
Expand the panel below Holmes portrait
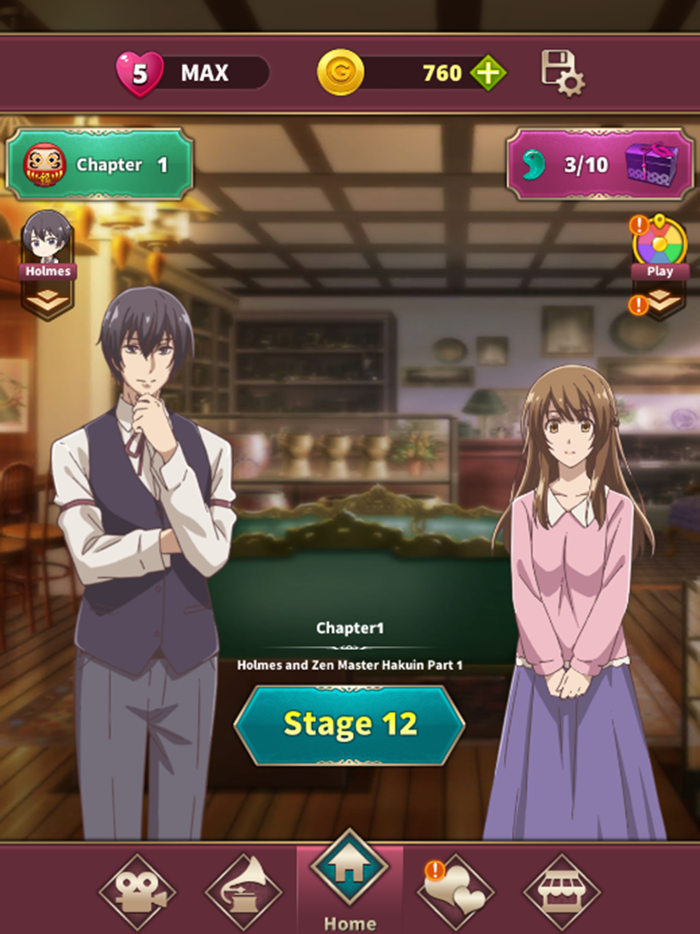click(47, 299)
